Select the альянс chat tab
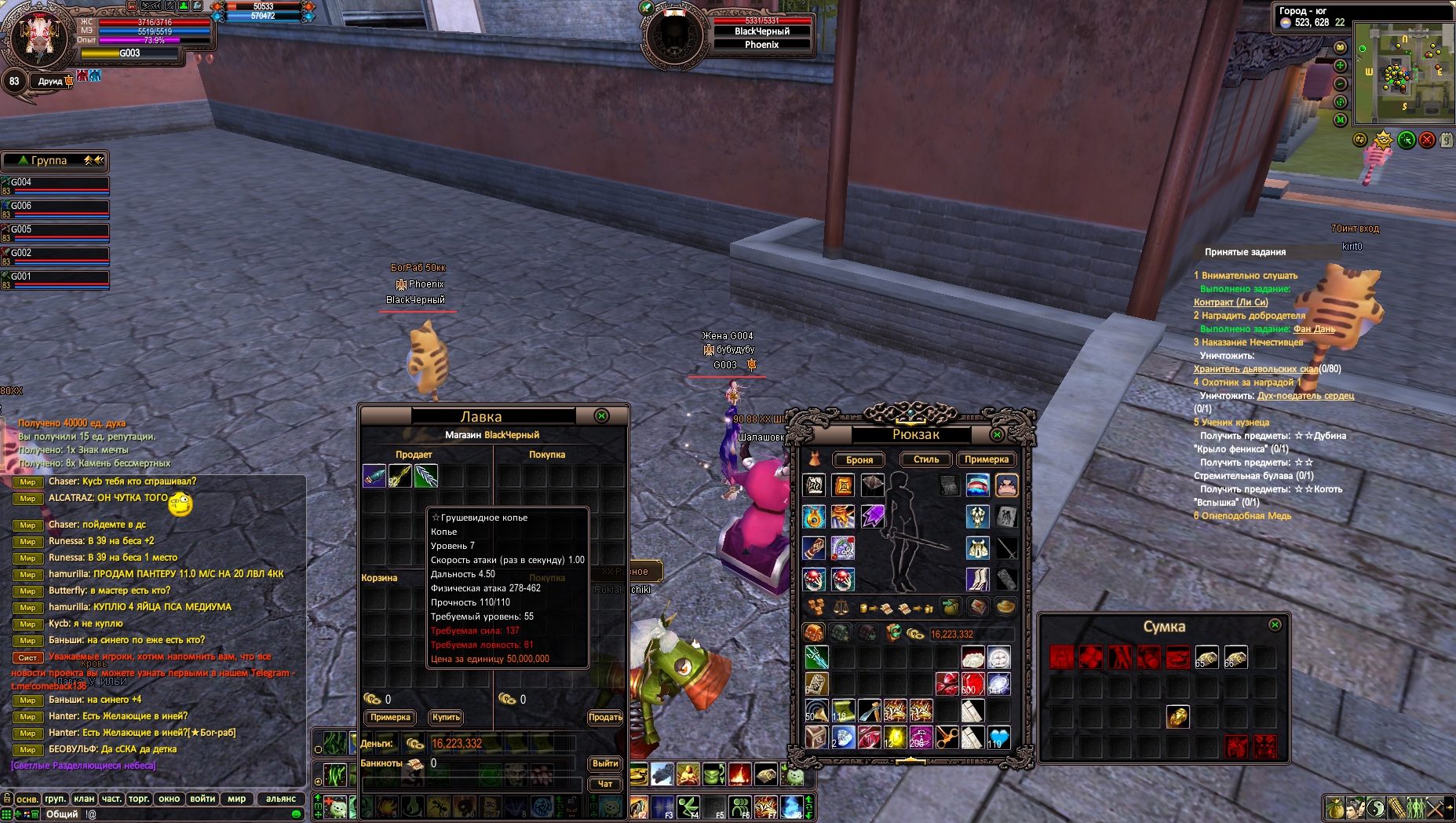The width and height of the screenshot is (1456, 823). [280, 799]
